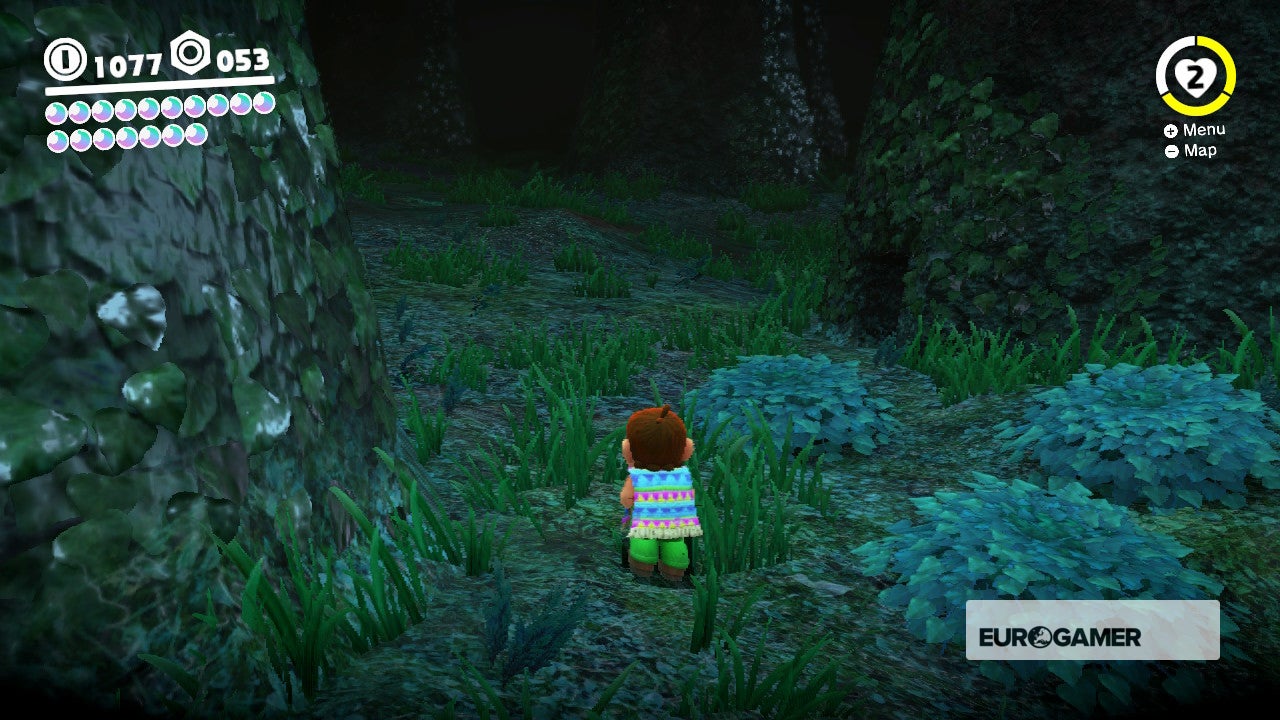Viewport: 1280px width, 720px height.
Task: Open the in-game Menu
Action: pos(1204,129)
